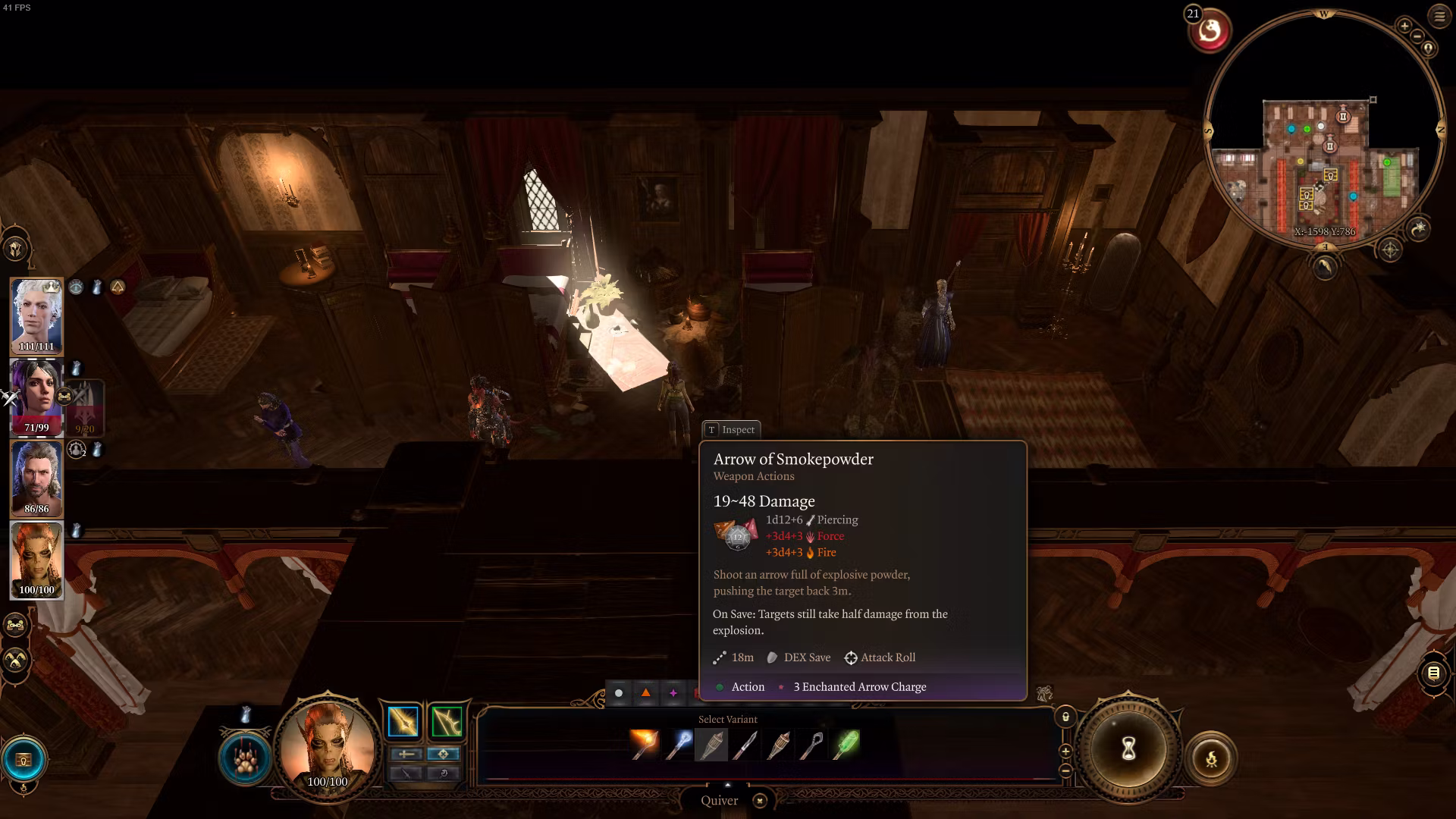The image size is (1456, 819).
Task: Choose the Arrow of Smokepowder variant
Action: pyautogui.click(x=711, y=745)
